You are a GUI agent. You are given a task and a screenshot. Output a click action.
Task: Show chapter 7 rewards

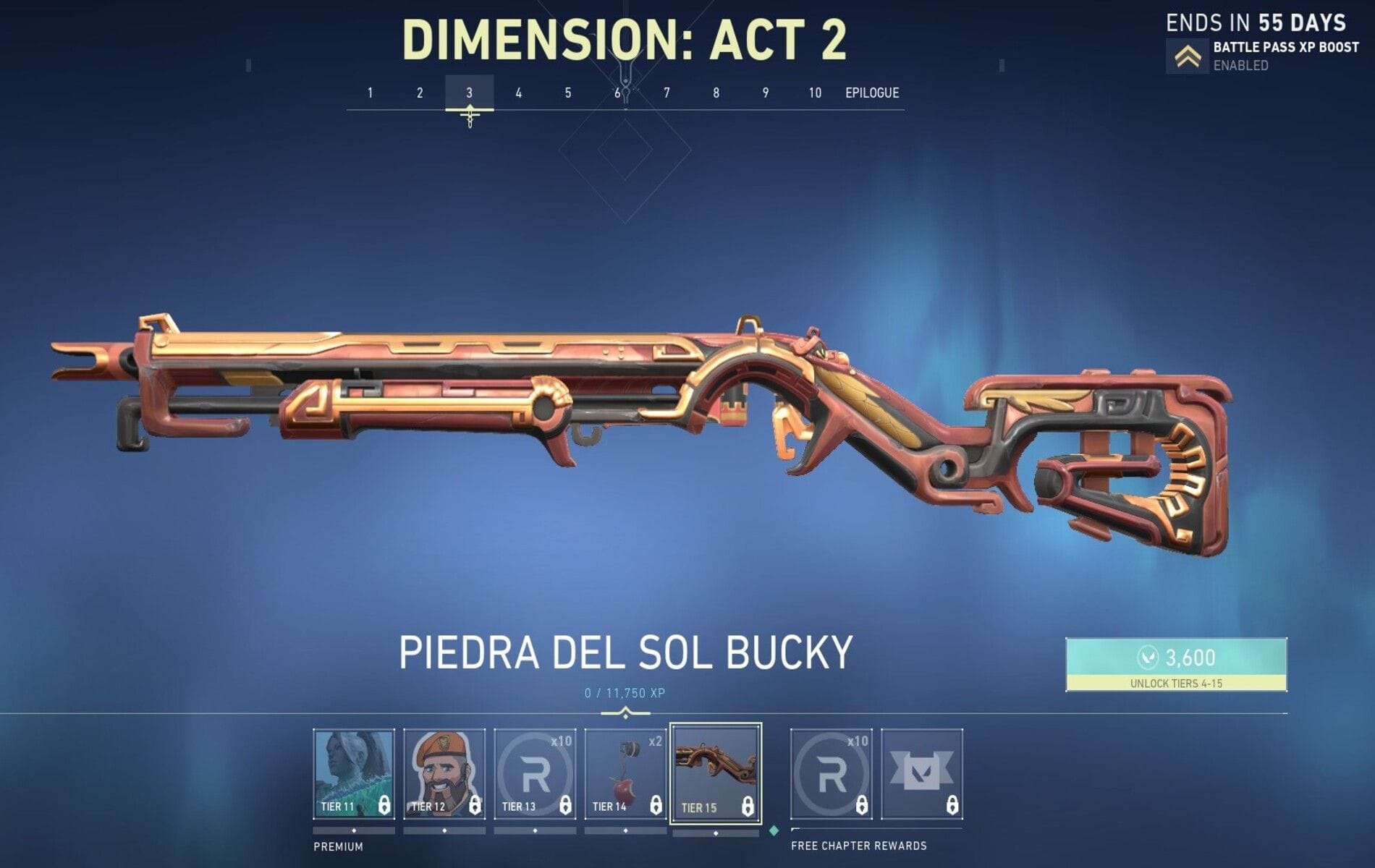(x=667, y=93)
